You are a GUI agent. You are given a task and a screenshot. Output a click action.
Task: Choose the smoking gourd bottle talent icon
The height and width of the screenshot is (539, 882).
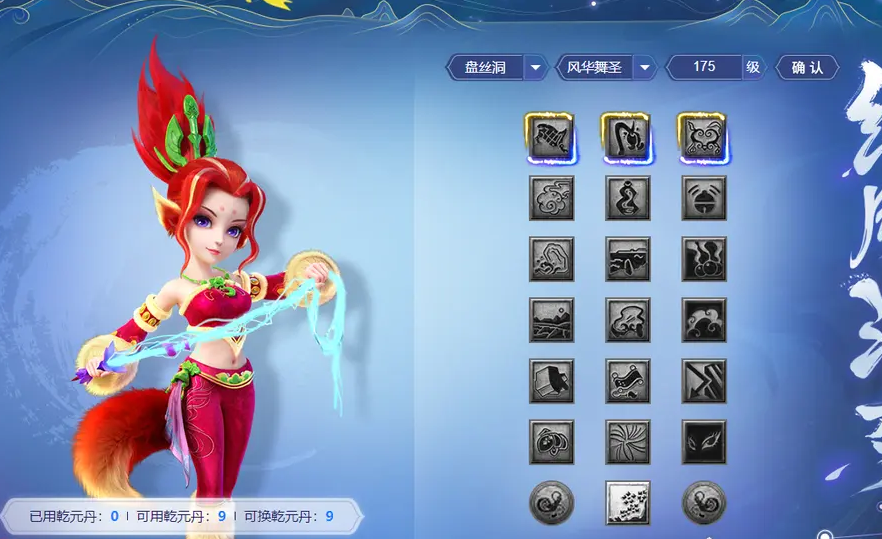point(628,198)
